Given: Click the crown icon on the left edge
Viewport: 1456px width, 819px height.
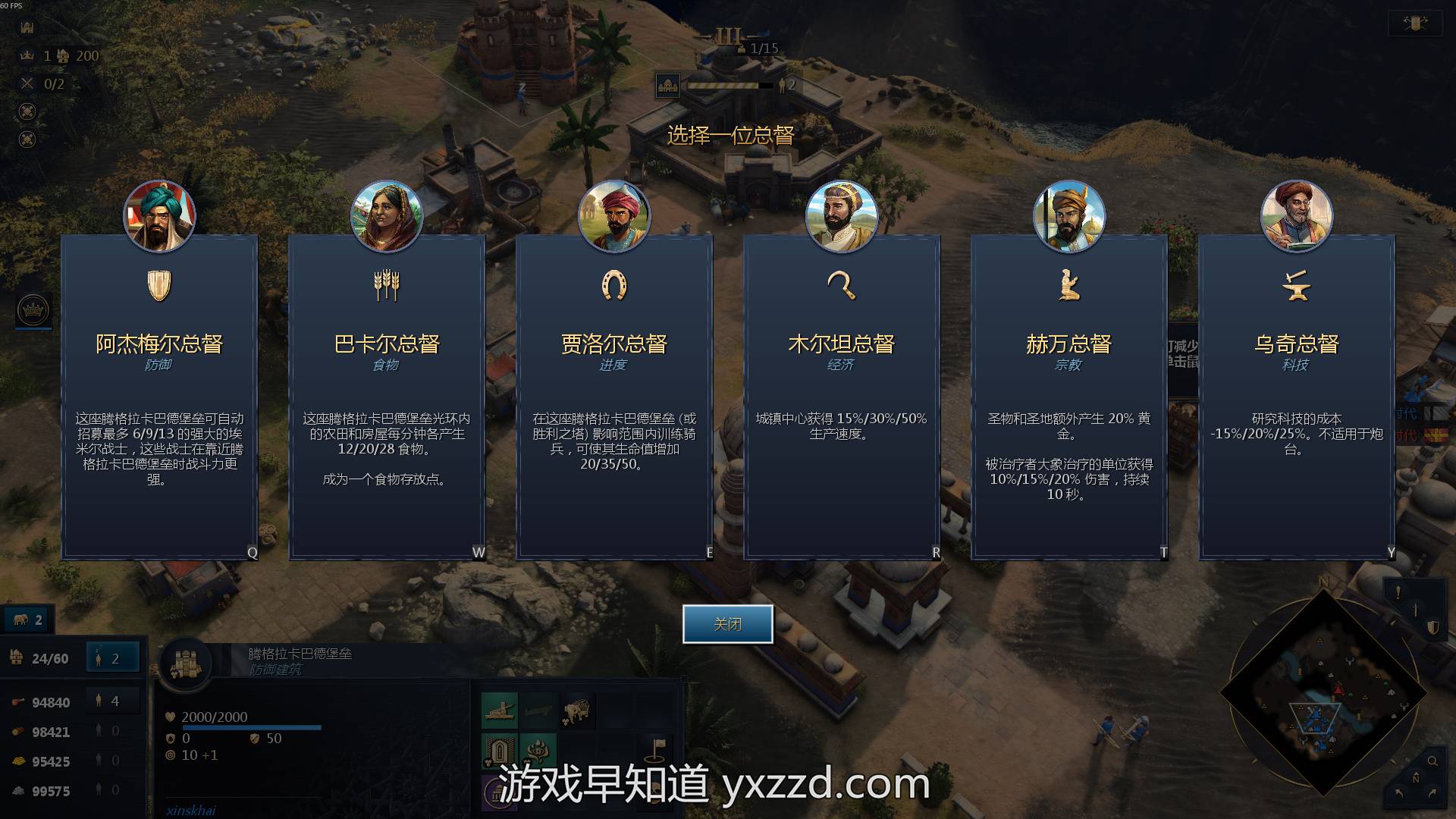Looking at the screenshot, I should [x=33, y=310].
